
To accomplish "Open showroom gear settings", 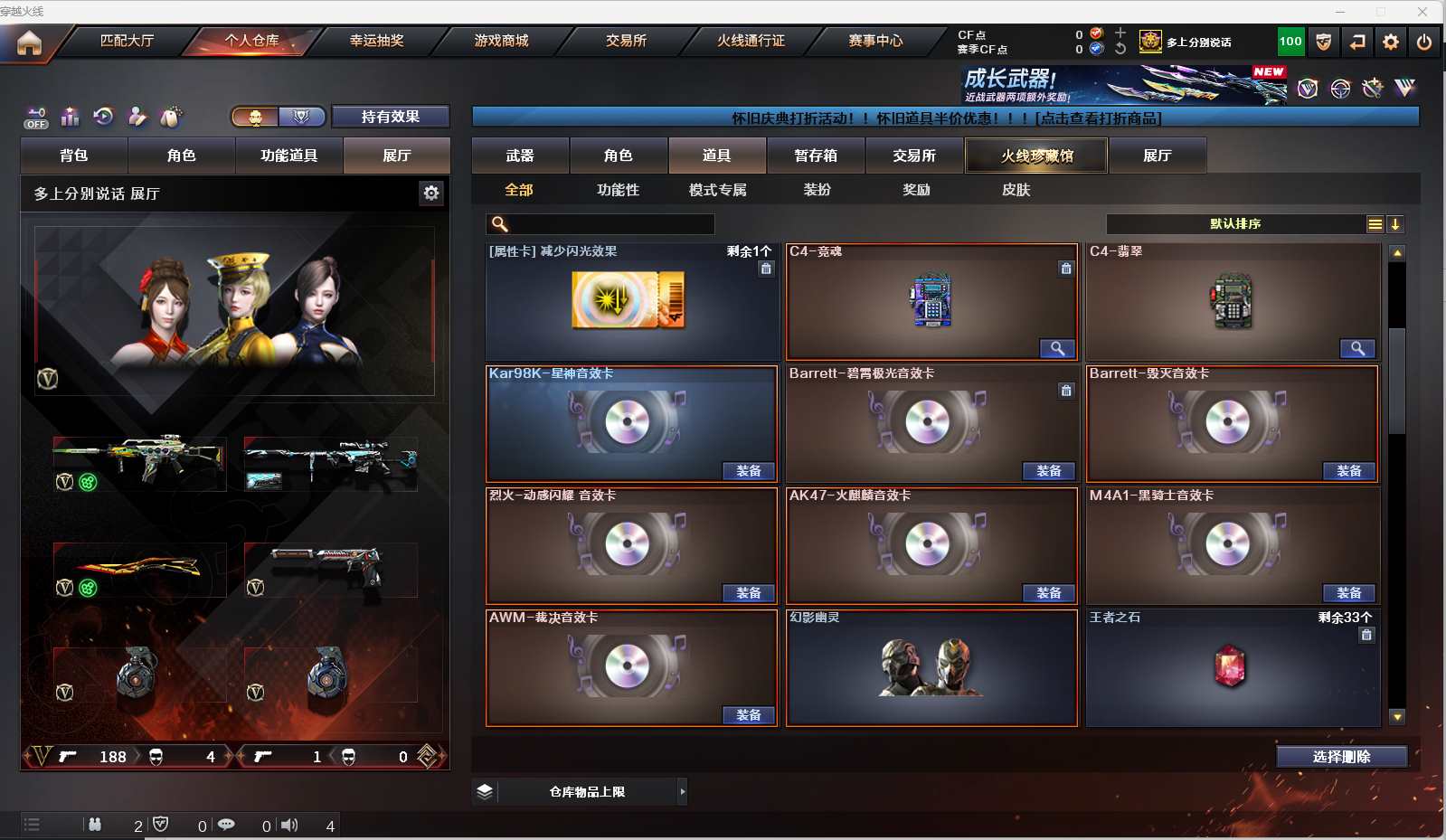I will click(x=431, y=193).
